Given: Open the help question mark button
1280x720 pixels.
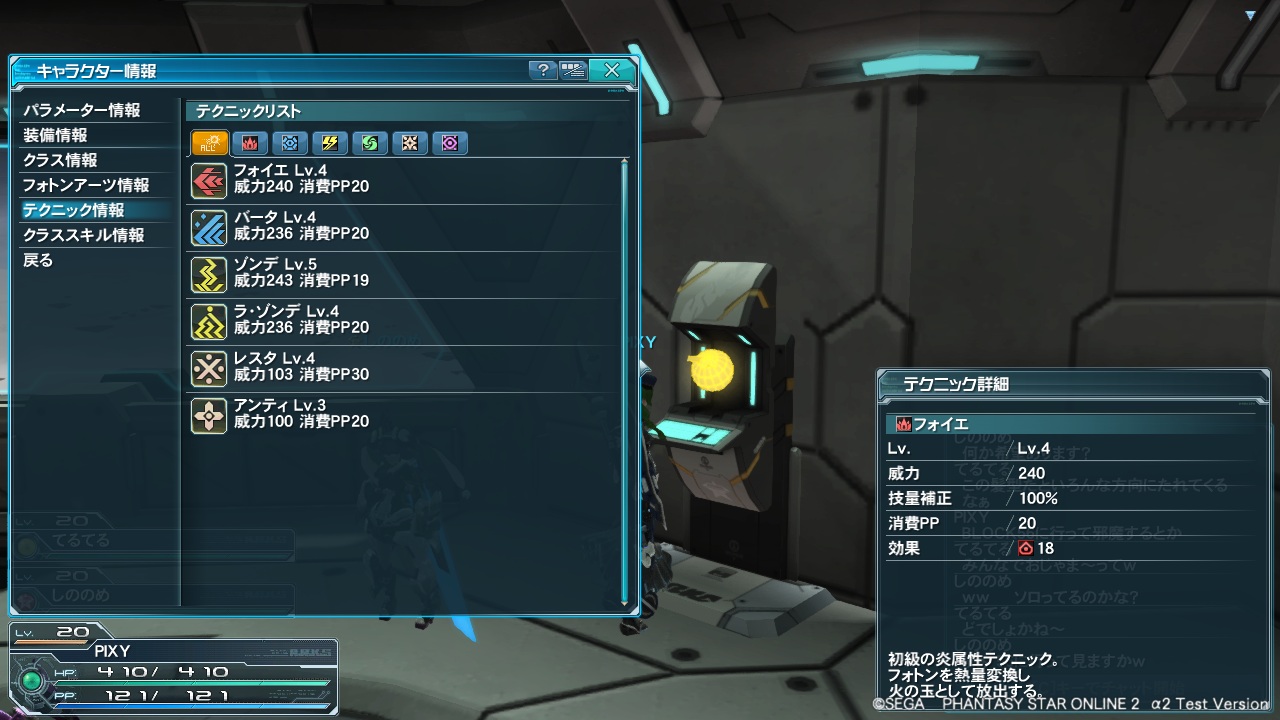Looking at the screenshot, I should pyautogui.click(x=542, y=70).
